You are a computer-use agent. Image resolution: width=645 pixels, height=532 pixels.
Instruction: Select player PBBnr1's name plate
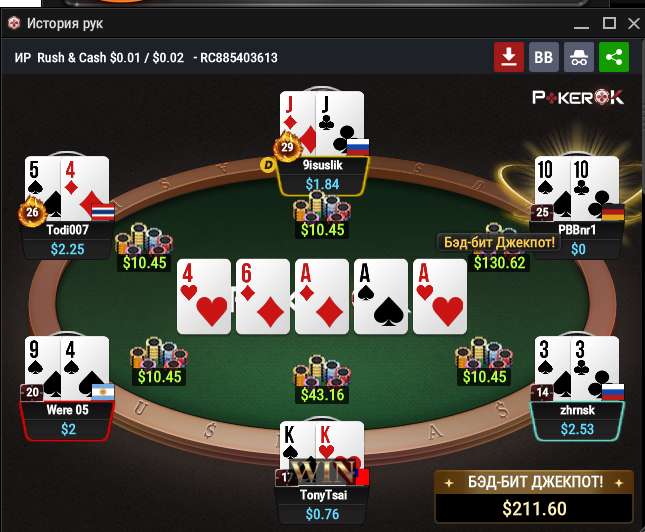578,239
